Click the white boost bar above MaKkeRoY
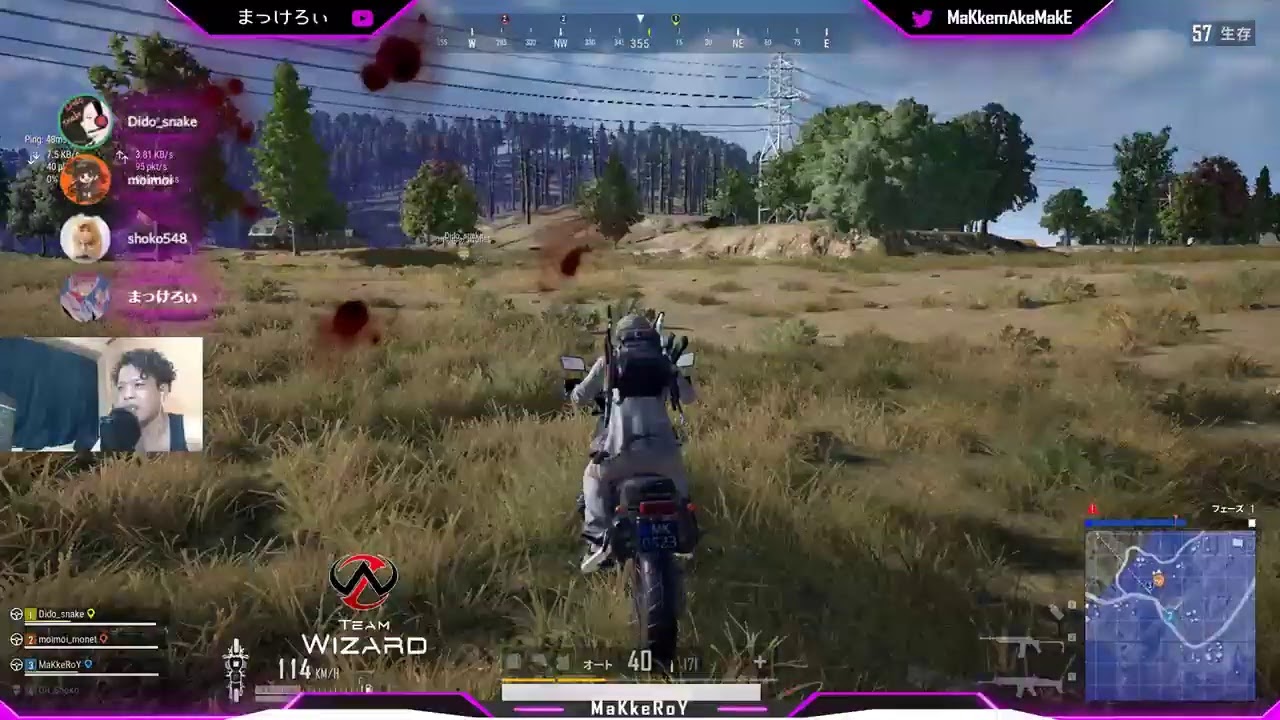The height and width of the screenshot is (720, 1280). pos(632,690)
